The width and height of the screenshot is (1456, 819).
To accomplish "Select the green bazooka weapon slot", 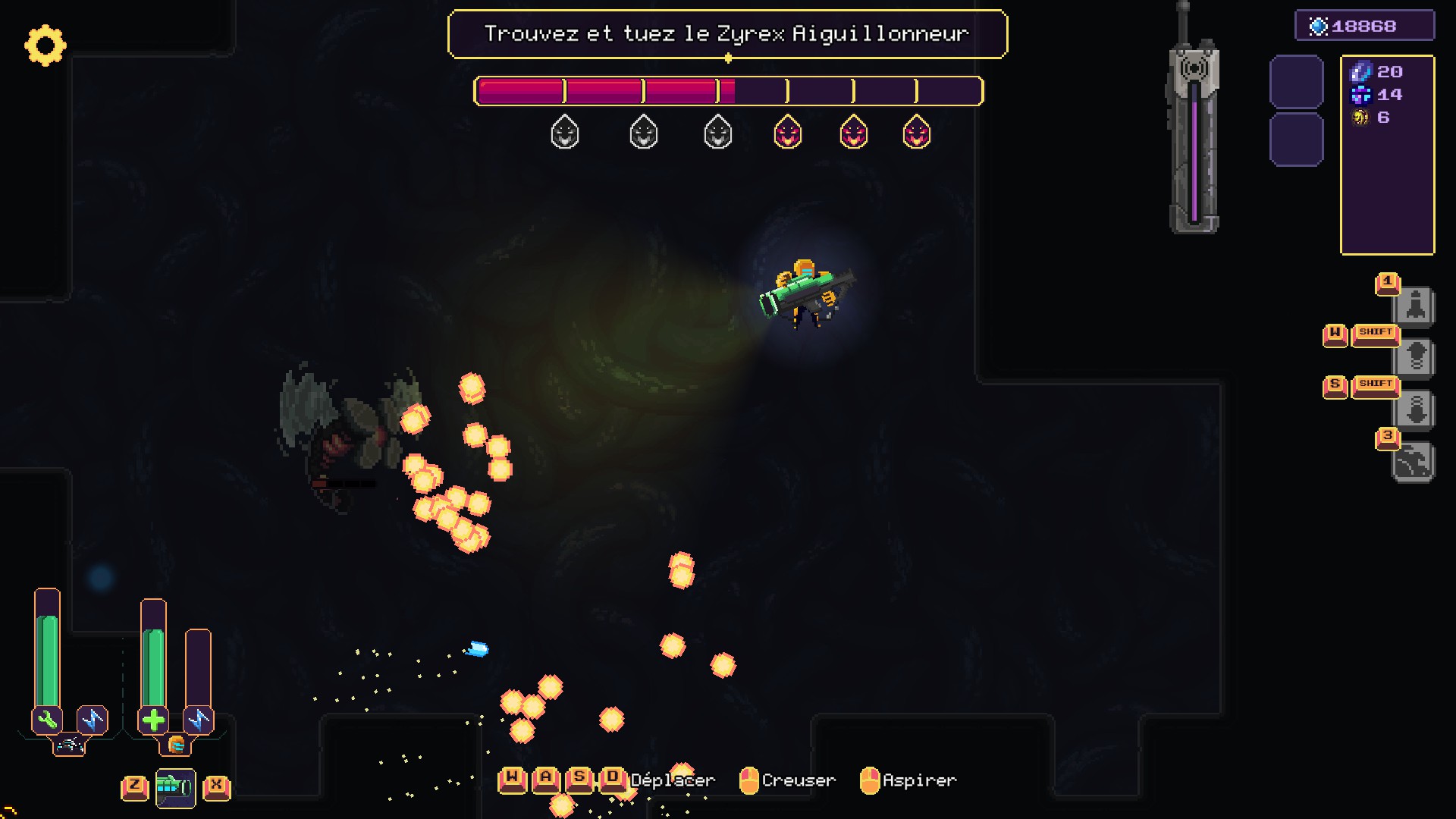I will pyautogui.click(x=175, y=787).
